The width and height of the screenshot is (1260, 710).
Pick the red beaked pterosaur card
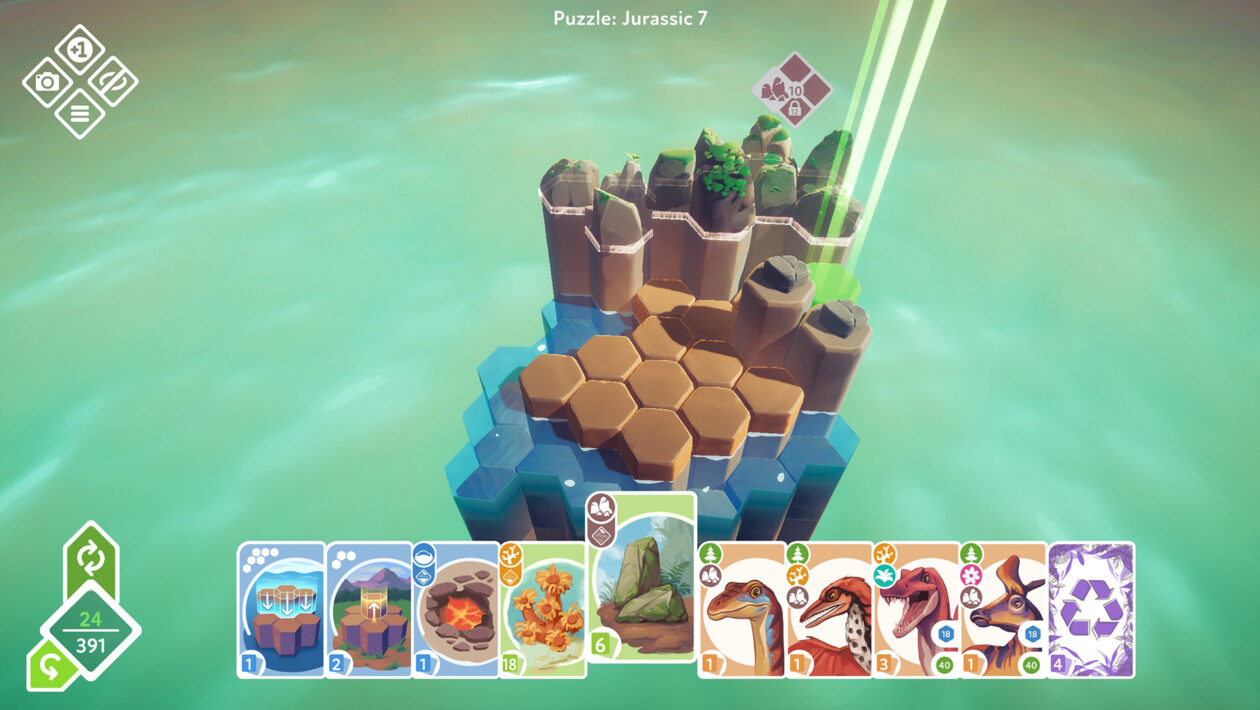click(829, 610)
